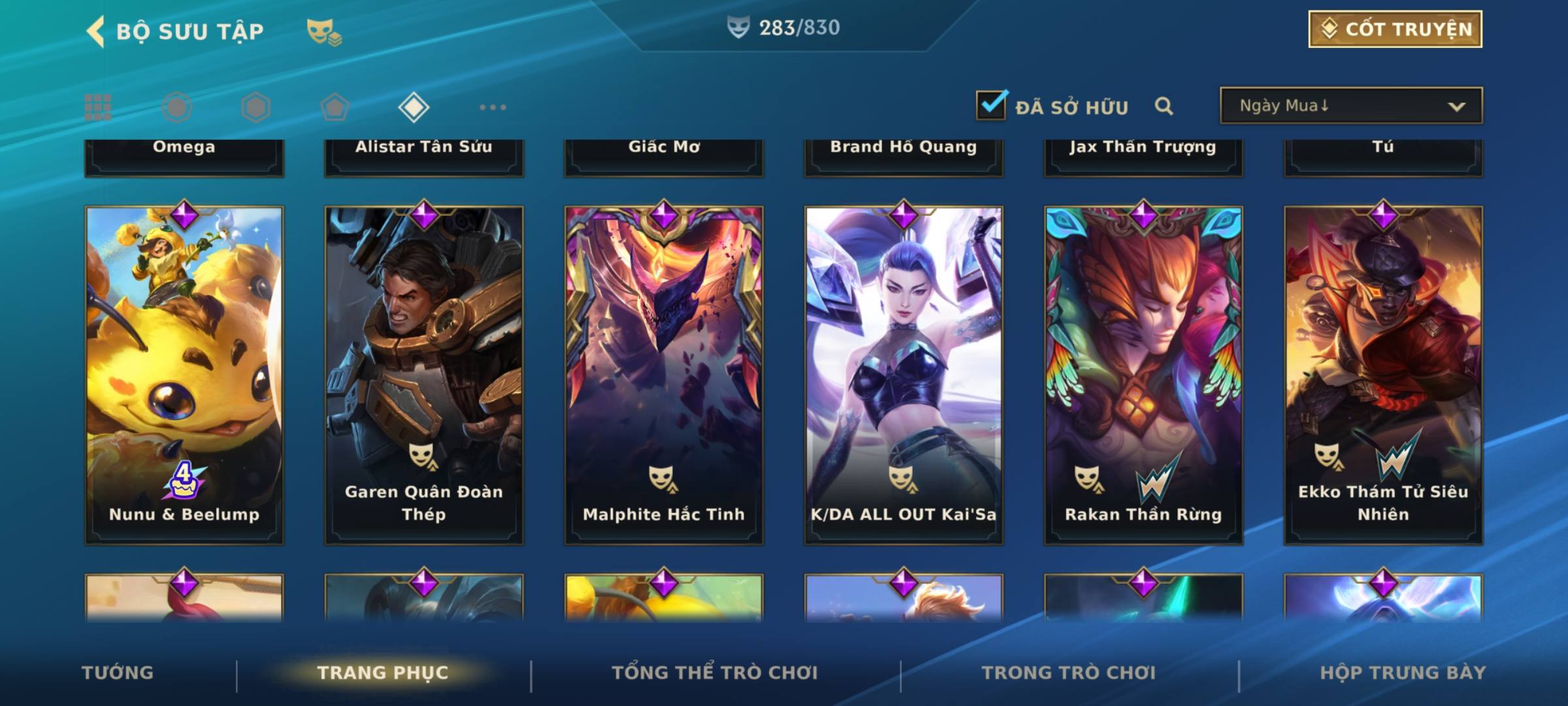Select the Nunu & Beelump skin card
This screenshot has height=706, width=1568.
coord(184,375)
